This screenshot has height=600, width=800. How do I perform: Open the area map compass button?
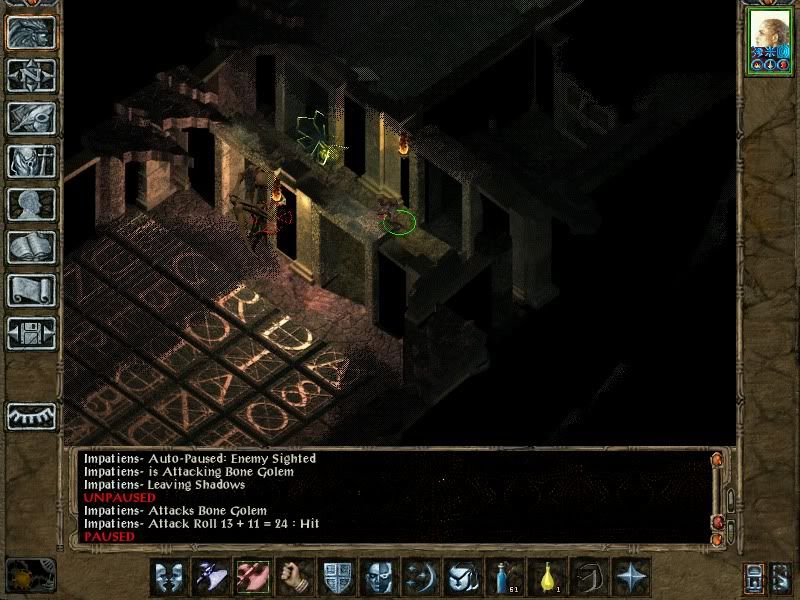coord(31,76)
